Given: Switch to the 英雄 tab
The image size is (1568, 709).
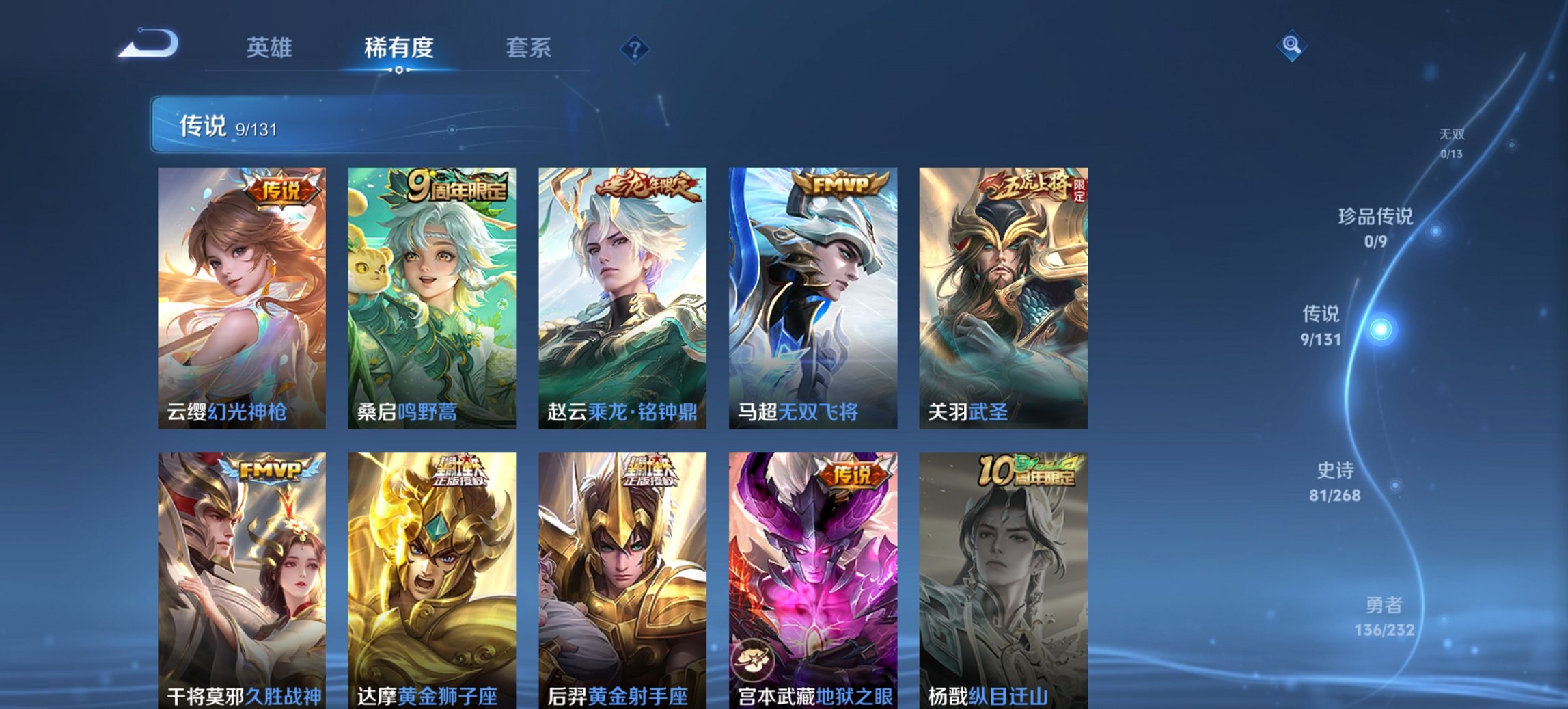Looking at the screenshot, I should coord(271,48).
